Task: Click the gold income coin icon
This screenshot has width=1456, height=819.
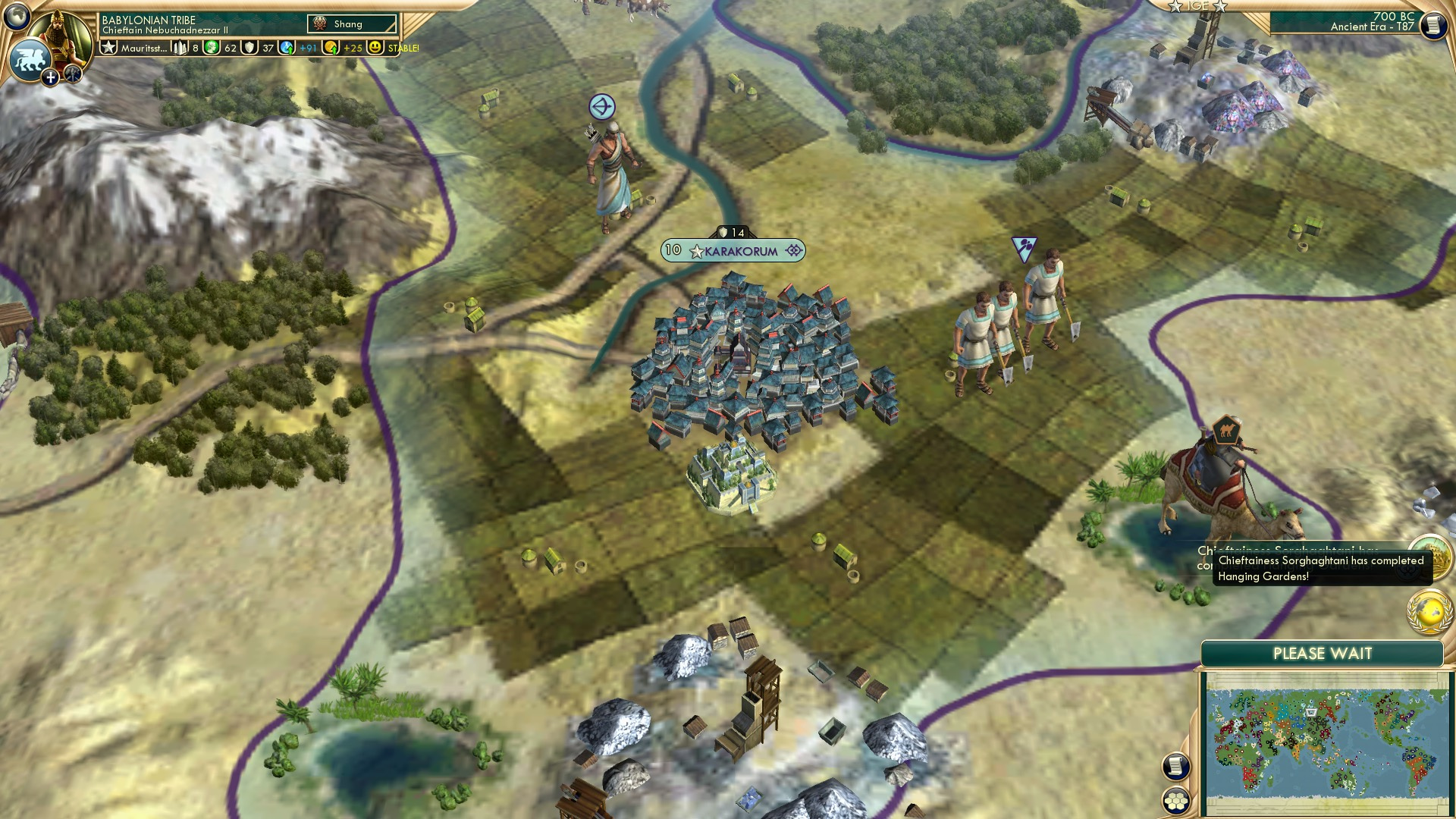Action: pyautogui.click(x=331, y=48)
